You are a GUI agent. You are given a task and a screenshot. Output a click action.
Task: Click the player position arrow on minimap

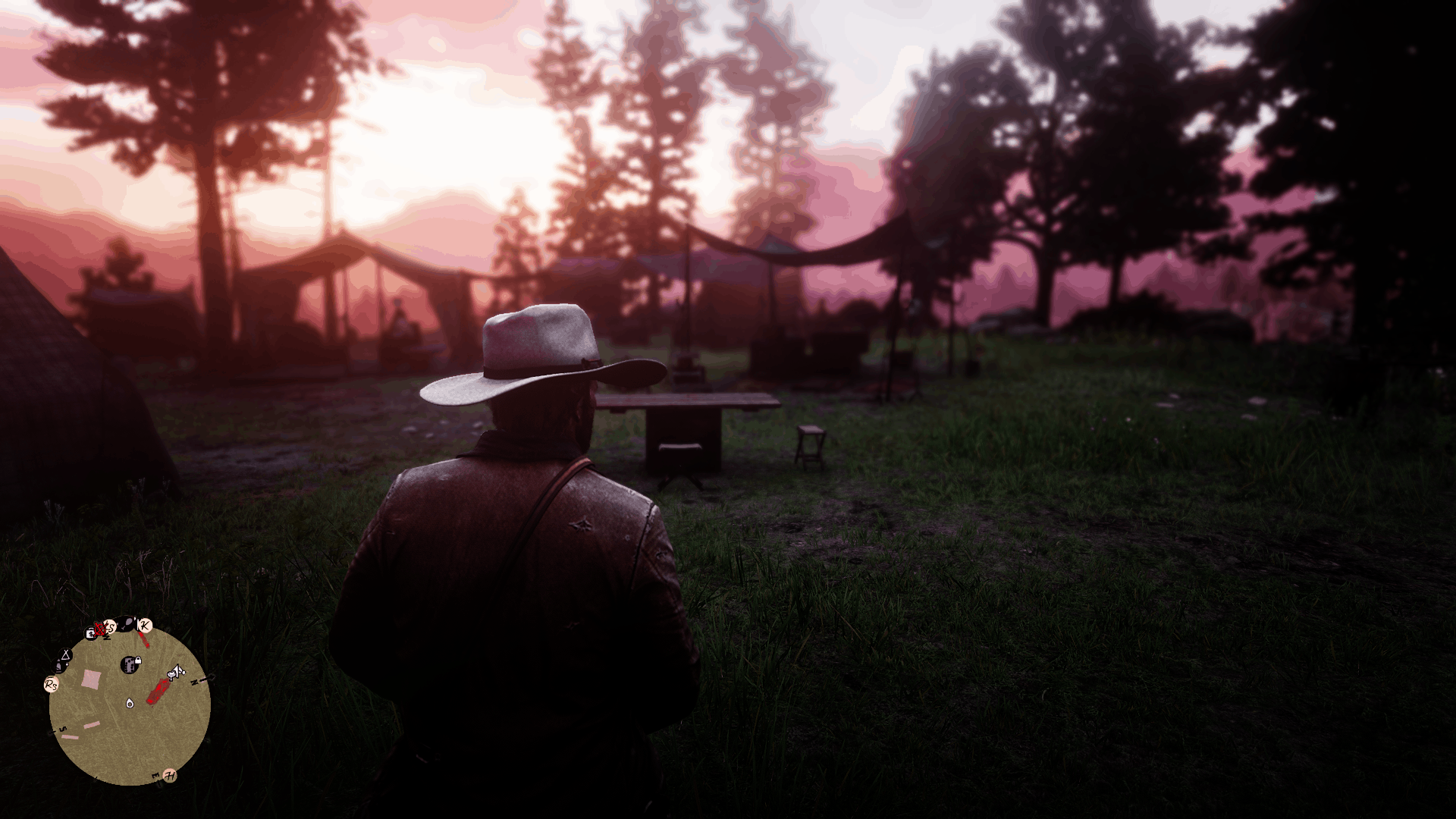tap(130, 703)
